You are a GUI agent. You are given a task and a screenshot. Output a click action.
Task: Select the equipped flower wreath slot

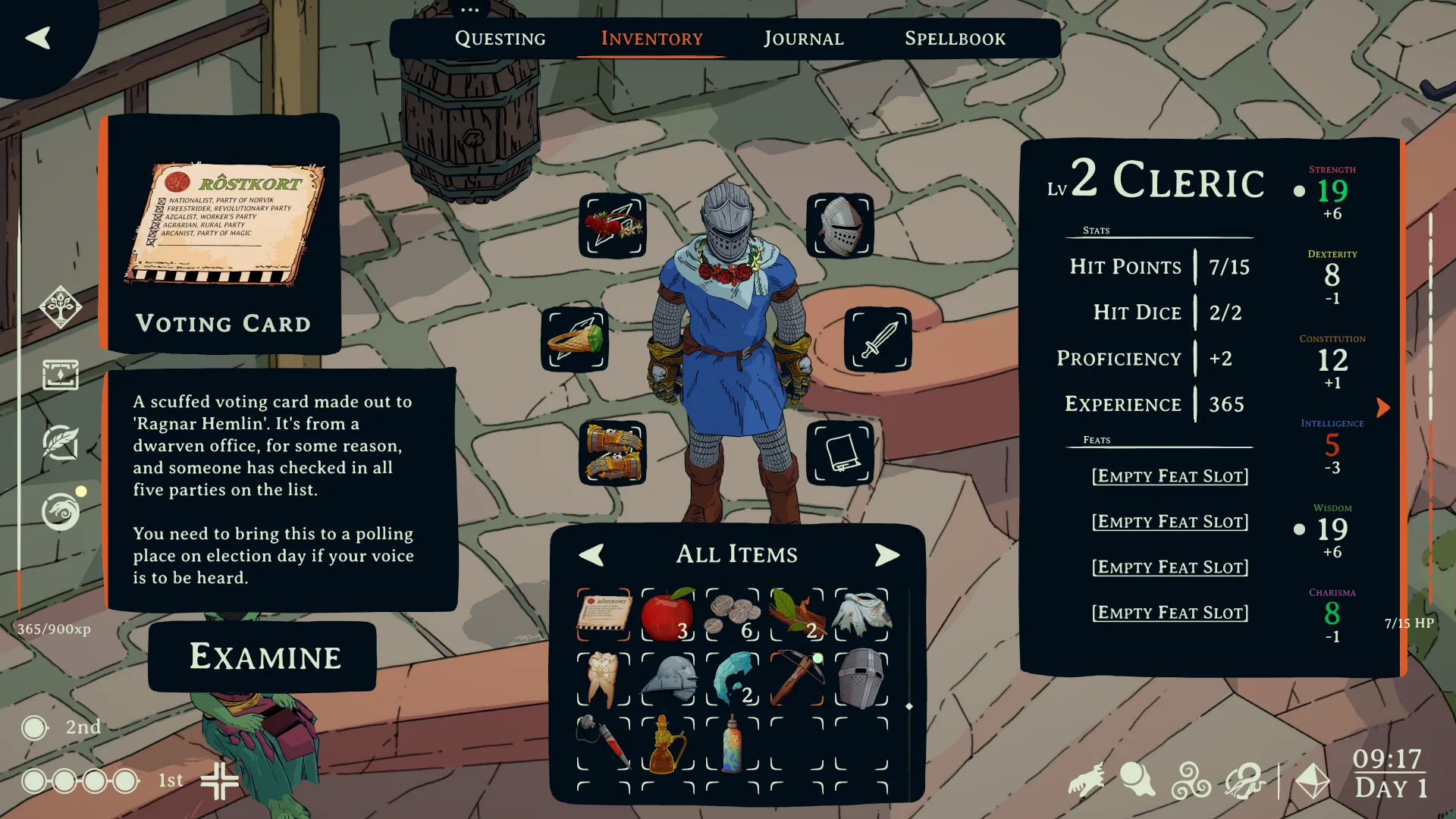click(613, 226)
